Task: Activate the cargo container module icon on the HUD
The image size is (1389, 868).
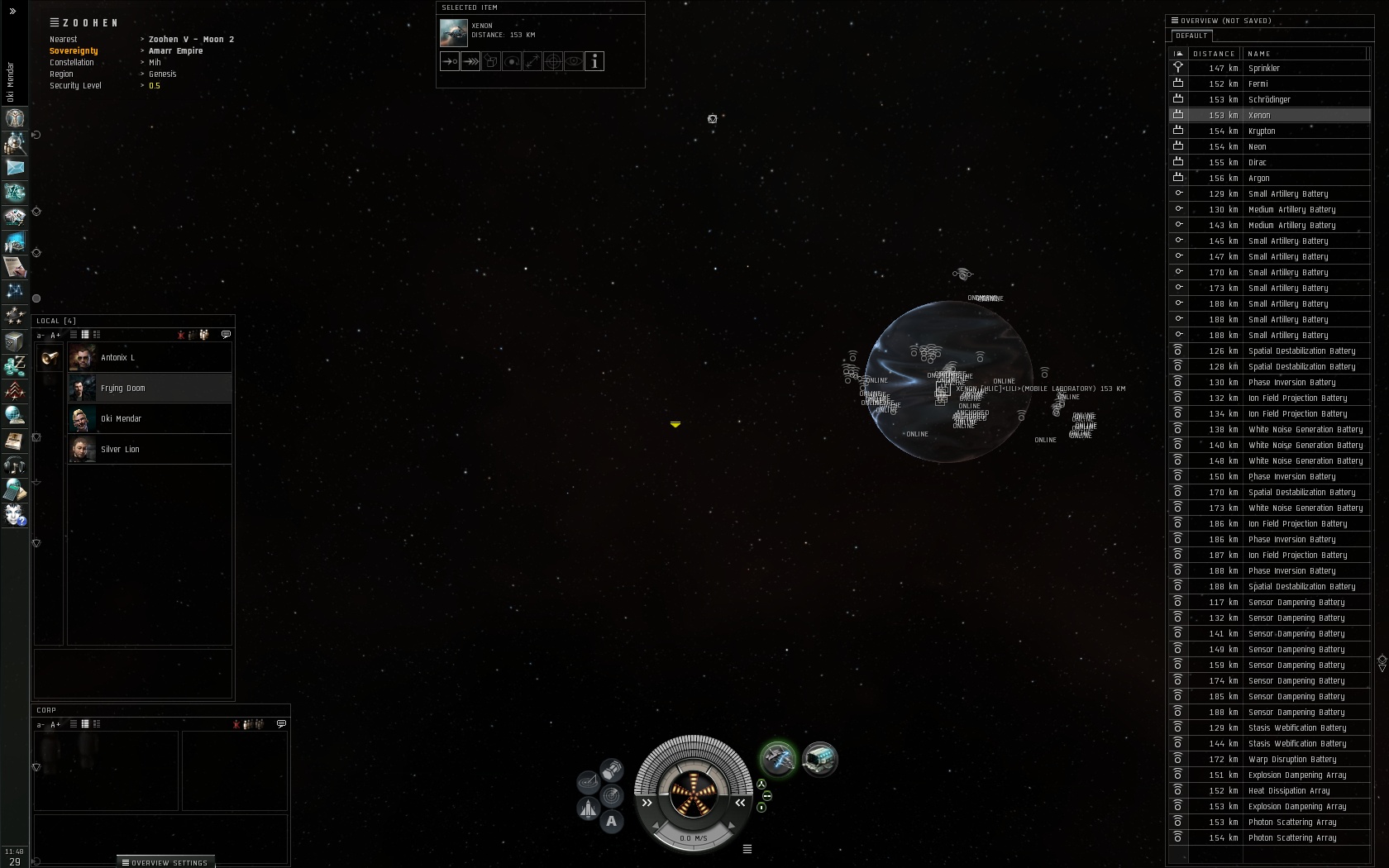Action: [819, 759]
